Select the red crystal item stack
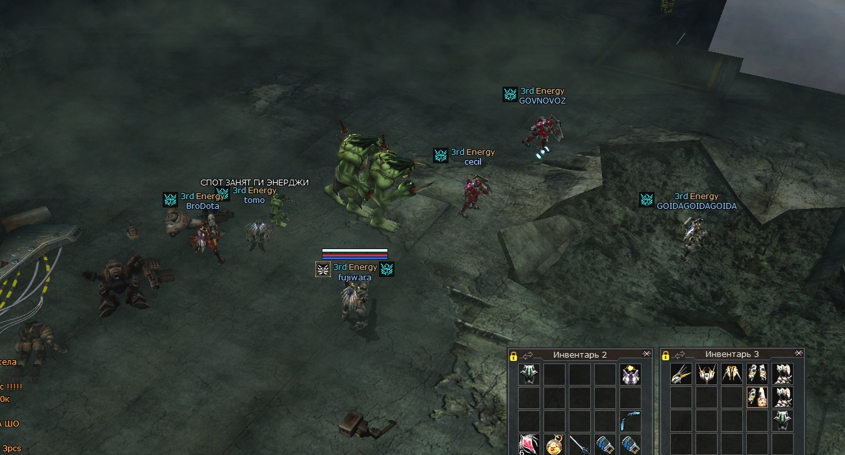Image resolution: width=845 pixels, height=455 pixels. coord(529,443)
